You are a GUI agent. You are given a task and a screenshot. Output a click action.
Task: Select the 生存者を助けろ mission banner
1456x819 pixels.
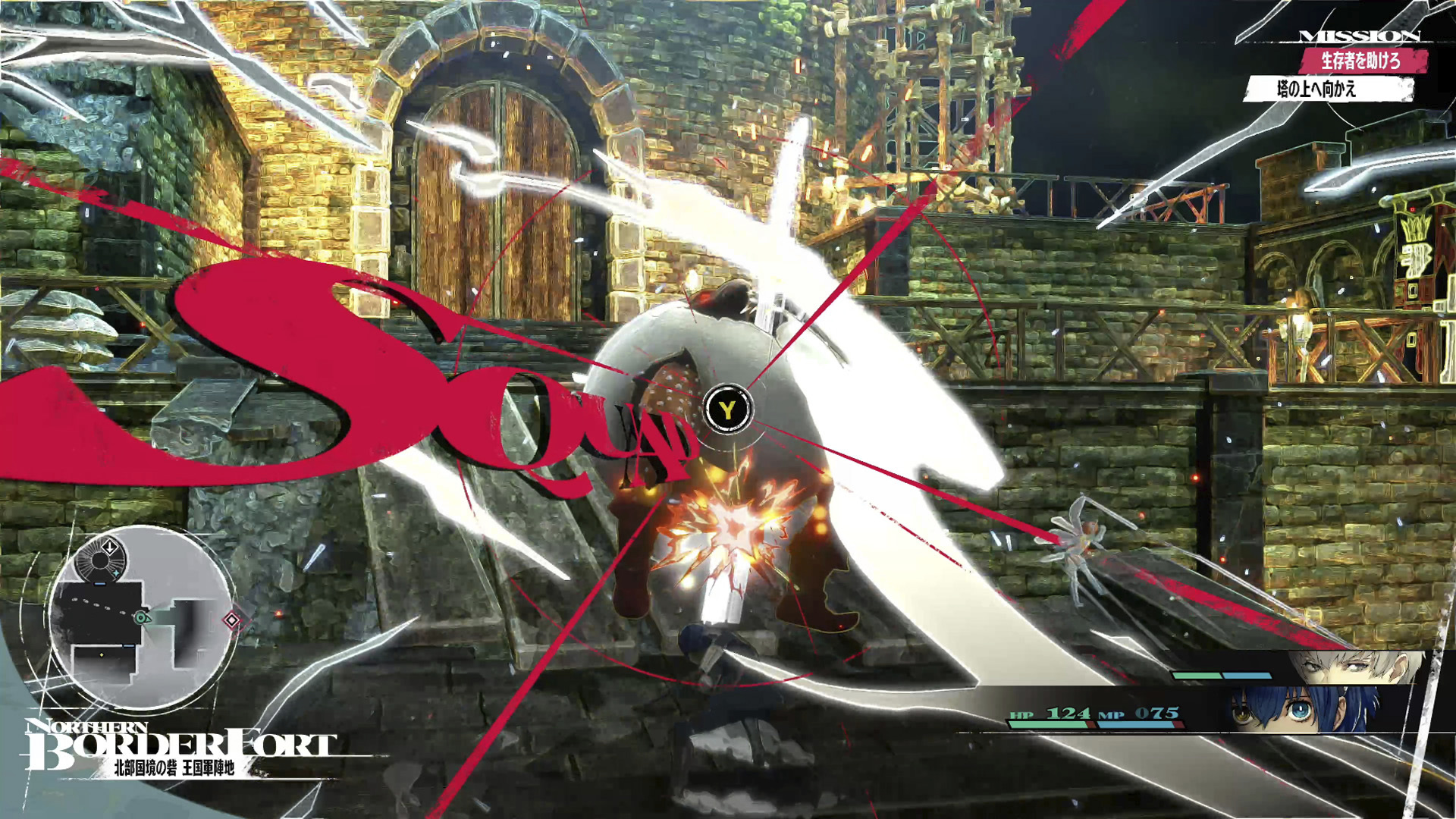[1362, 61]
